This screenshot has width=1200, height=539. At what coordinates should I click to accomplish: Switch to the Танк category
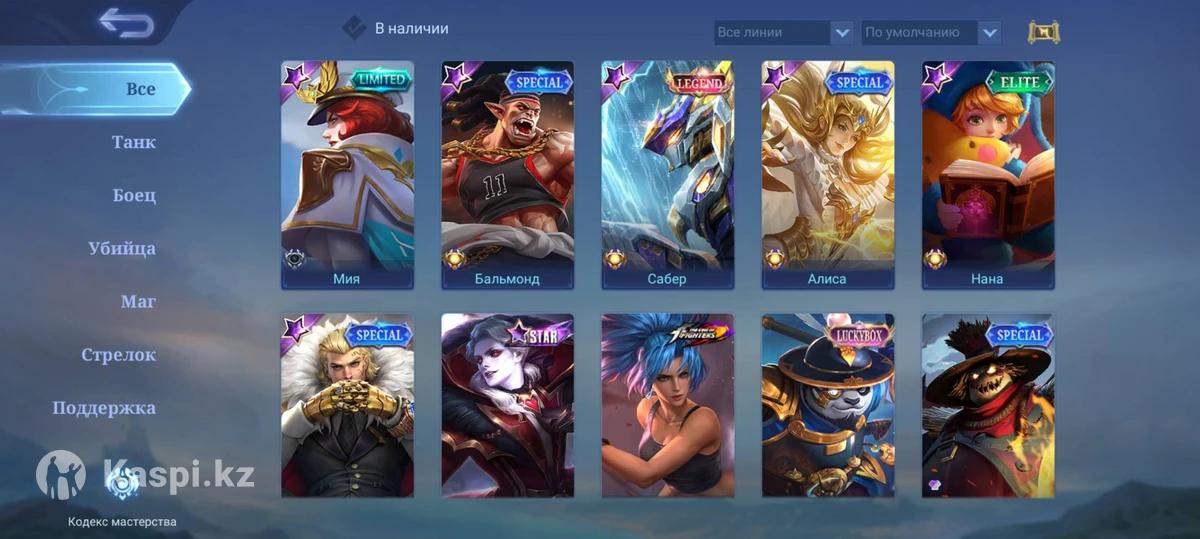coord(133,142)
